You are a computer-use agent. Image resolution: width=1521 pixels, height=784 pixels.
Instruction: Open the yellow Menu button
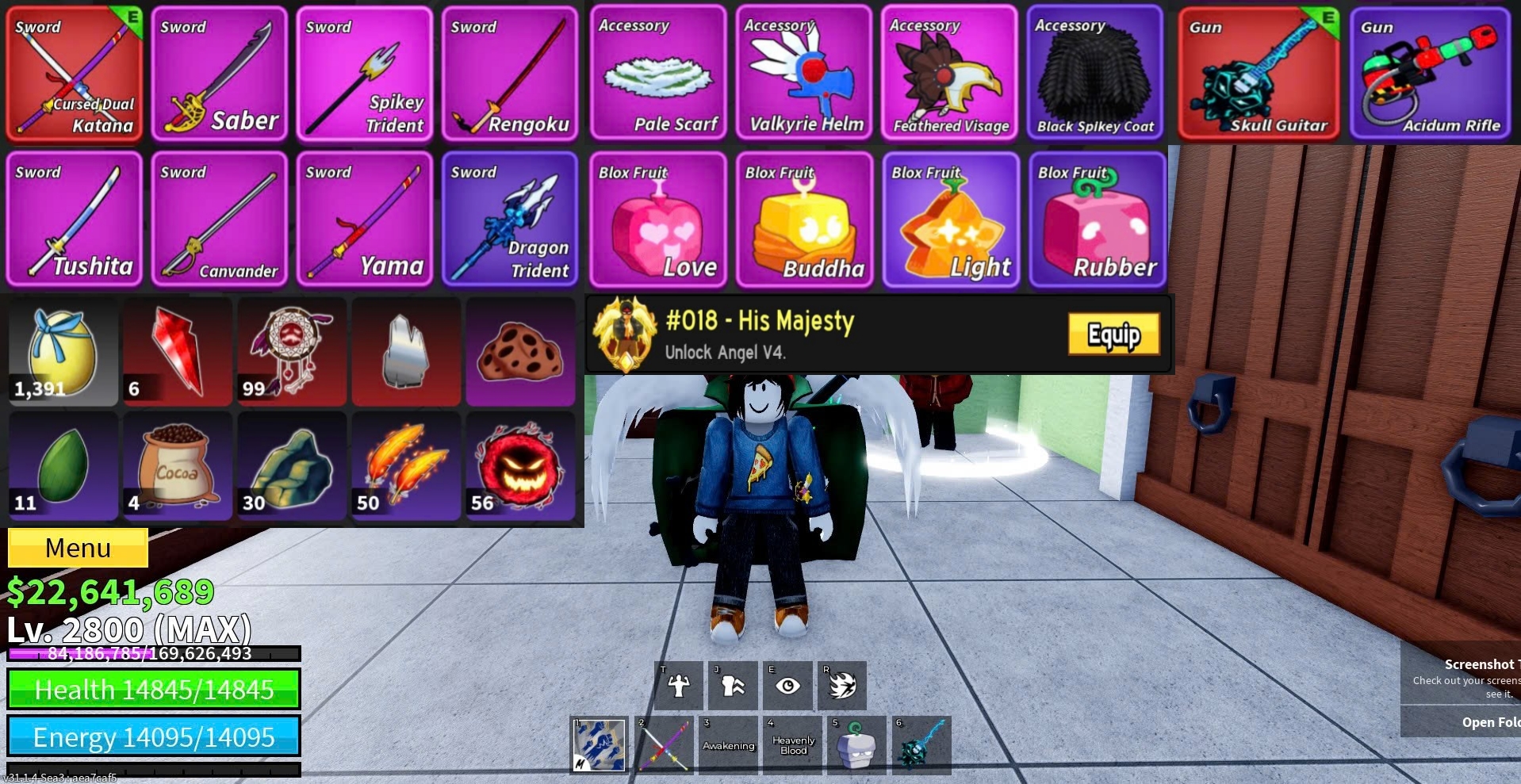pos(78,548)
